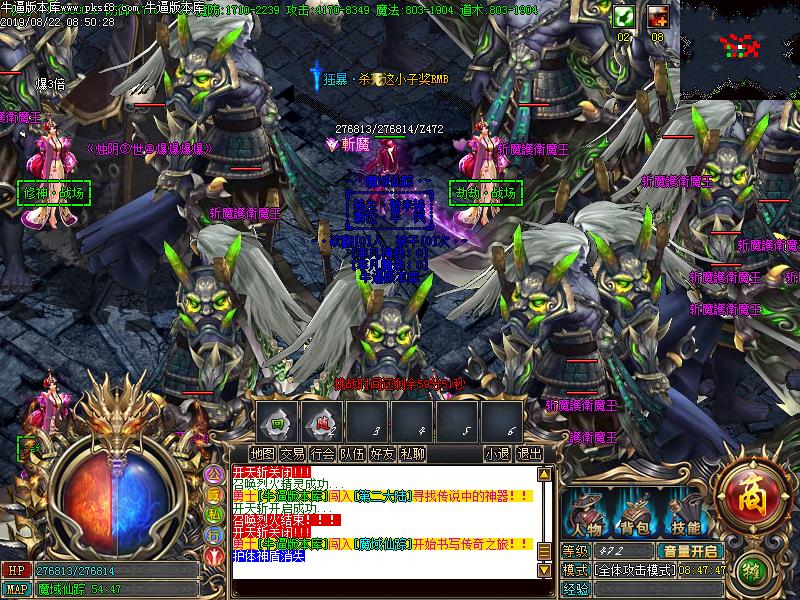Toggle the 音量开启 sound button
The width and height of the screenshot is (800, 600).
pyautogui.click(x=688, y=550)
